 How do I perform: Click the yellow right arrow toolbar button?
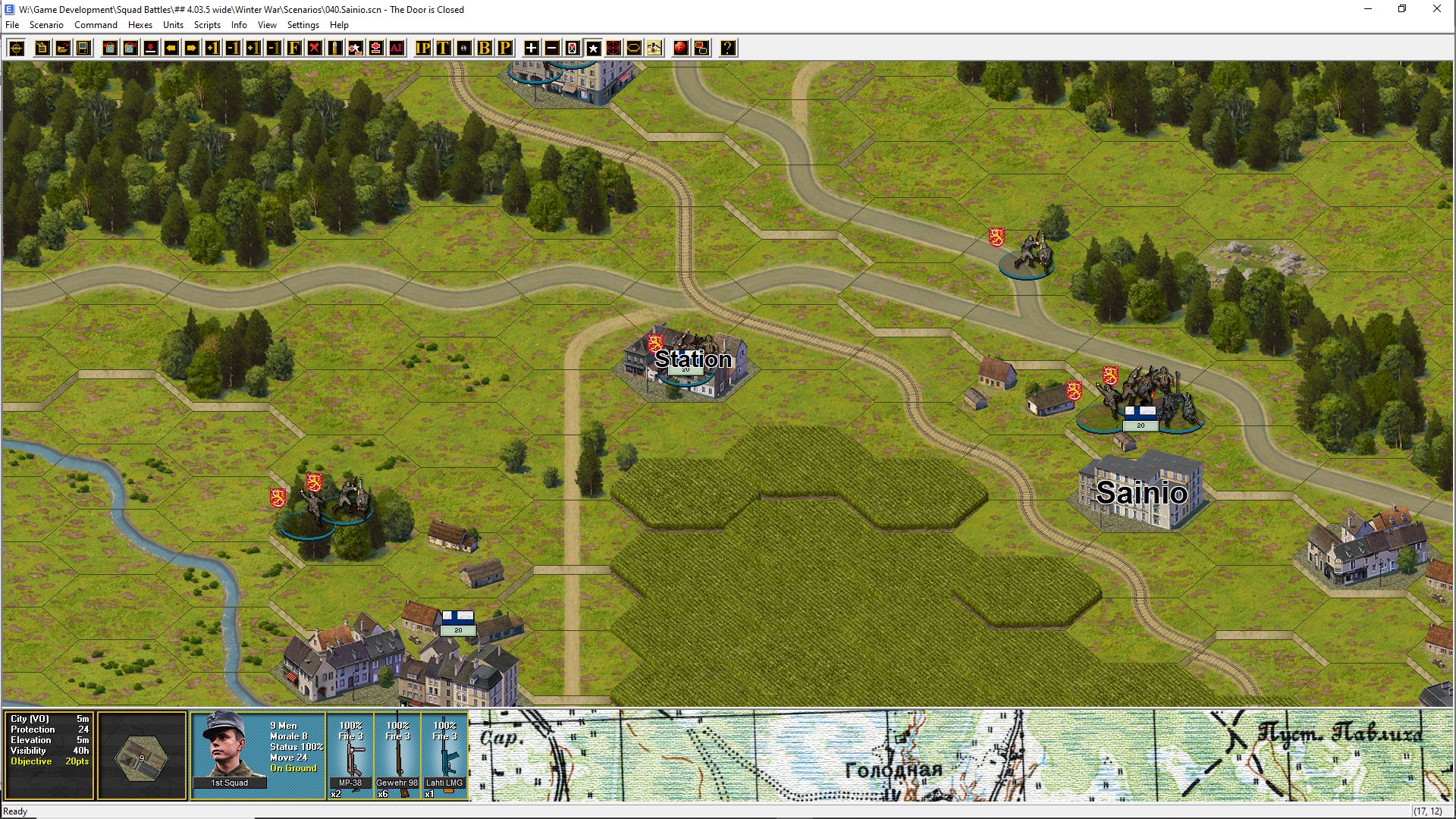(x=192, y=49)
